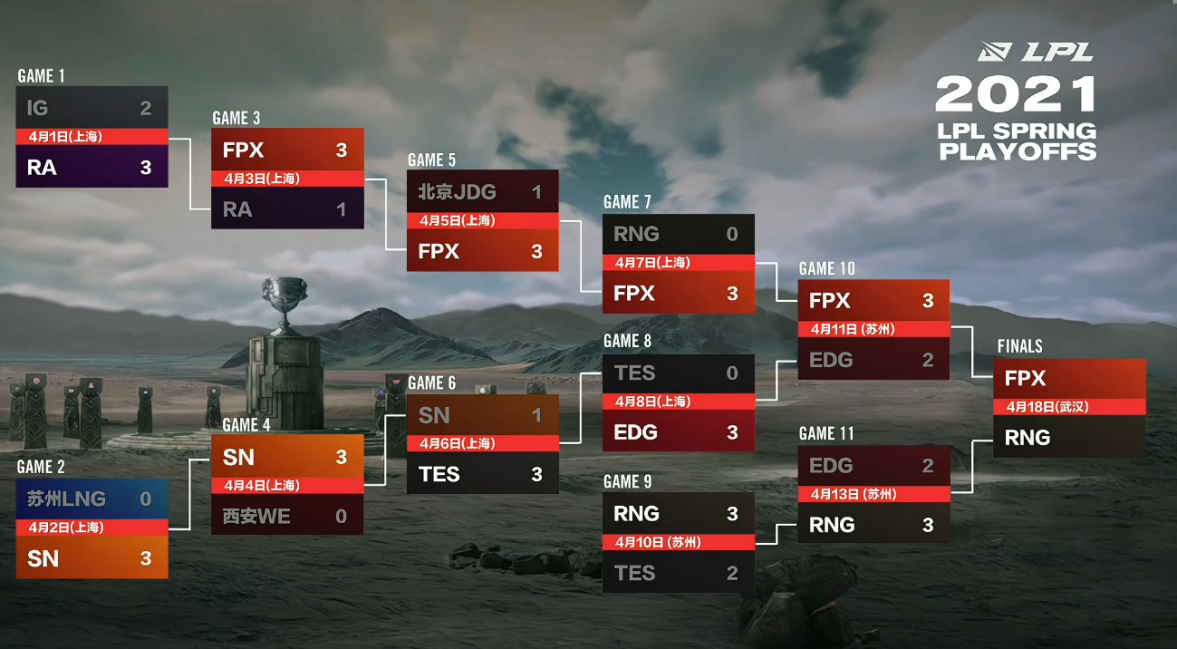Choose FPX in the Finals match
The height and width of the screenshot is (649, 1177).
[x=1069, y=379]
